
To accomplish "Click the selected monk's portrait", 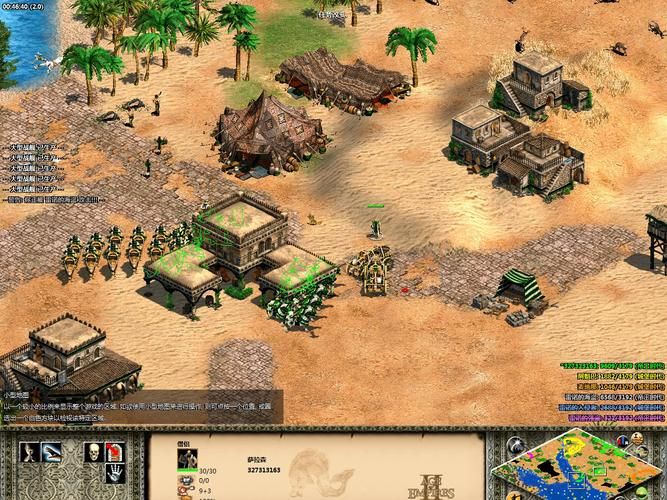I will pyautogui.click(x=187, y=459).
